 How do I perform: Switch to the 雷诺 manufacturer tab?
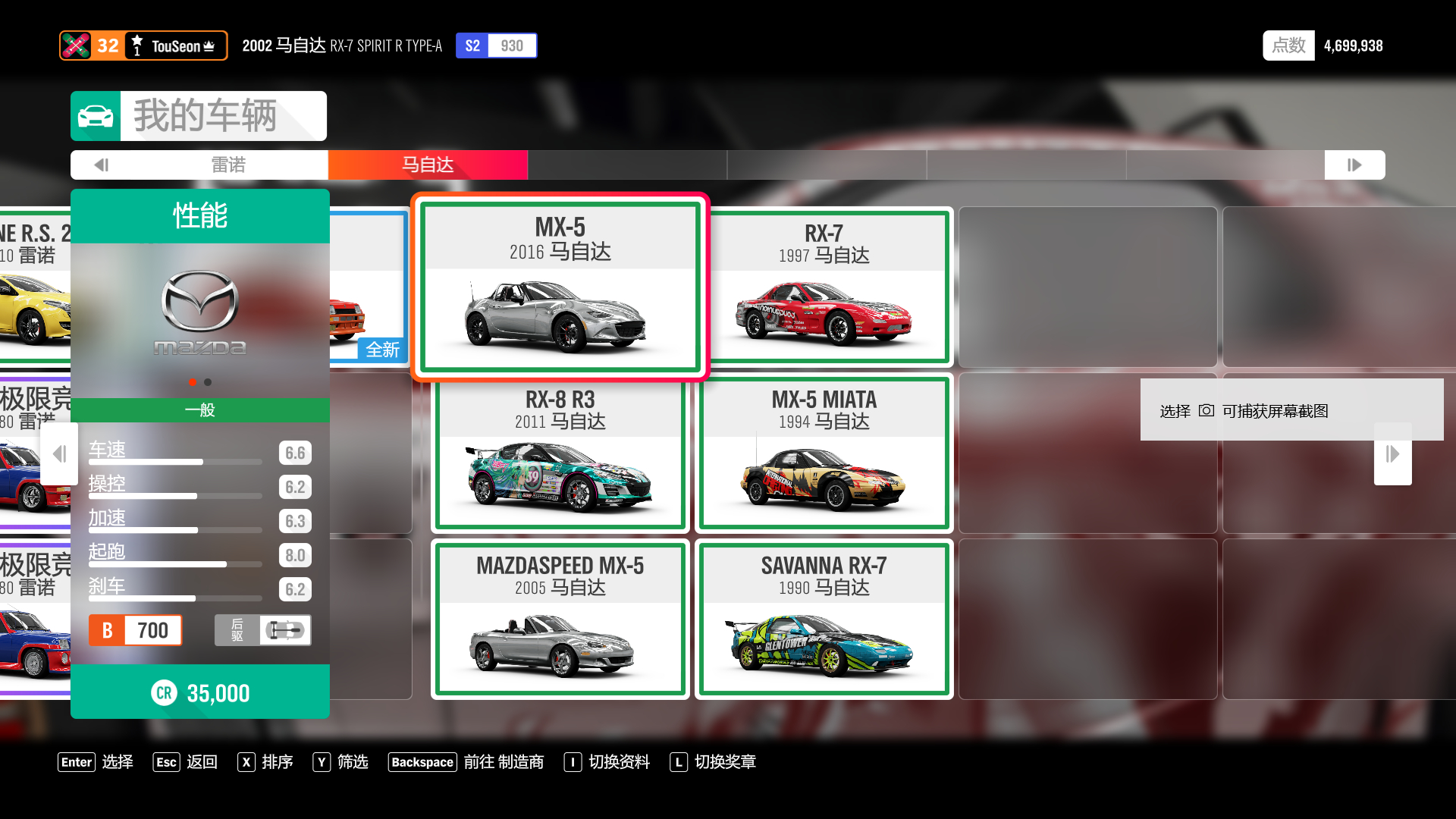point(228,165)
